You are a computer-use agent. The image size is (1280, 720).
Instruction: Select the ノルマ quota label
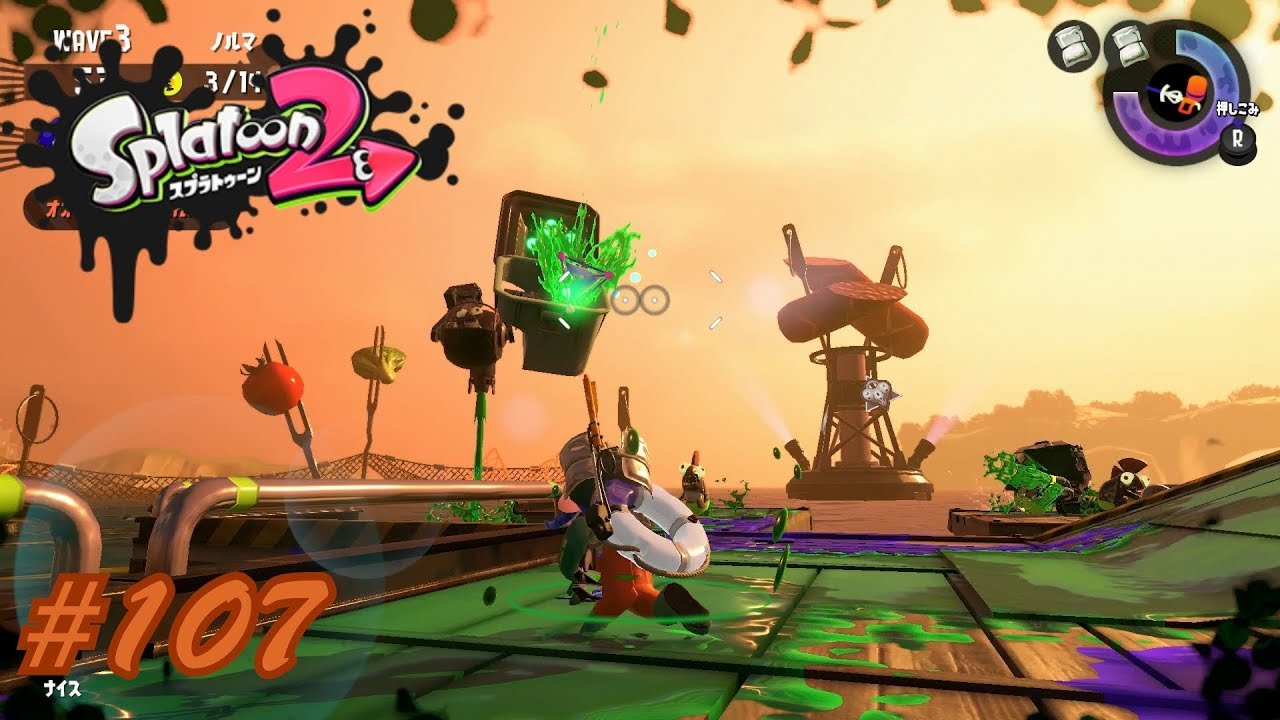(x=235, y=42)
